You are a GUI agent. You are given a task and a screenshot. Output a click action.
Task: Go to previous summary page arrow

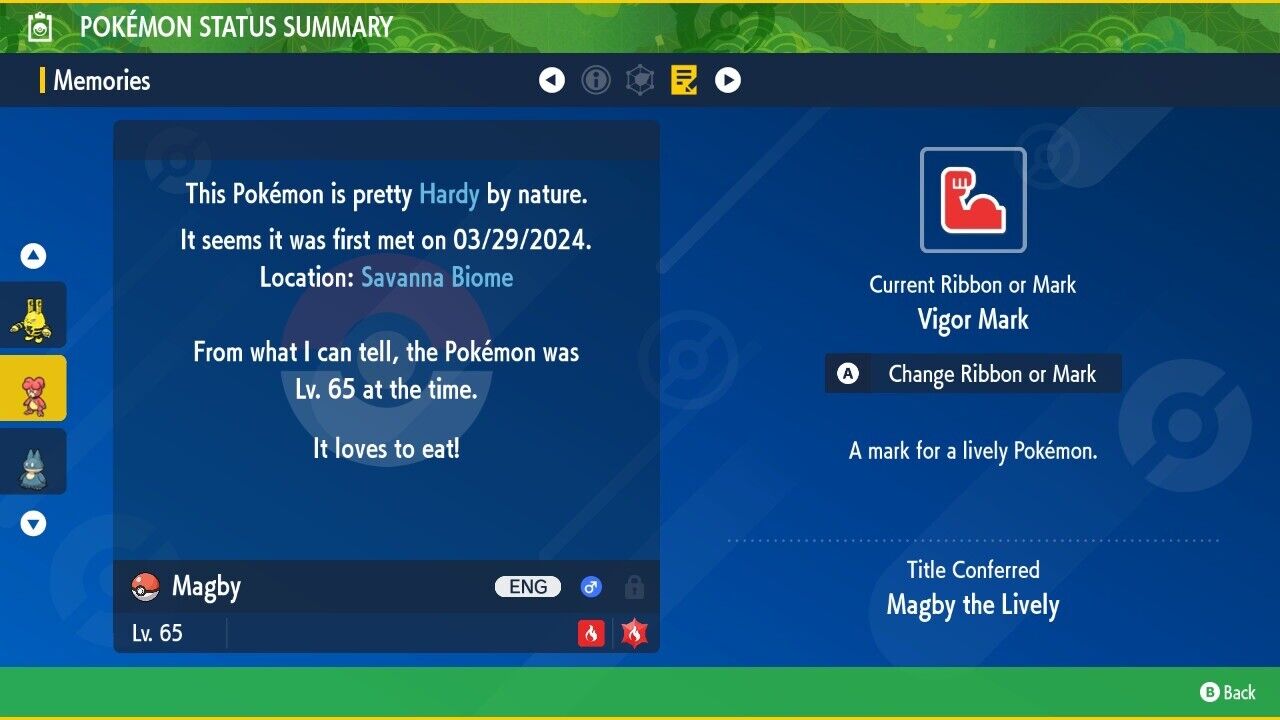click(x=552, y=80)
